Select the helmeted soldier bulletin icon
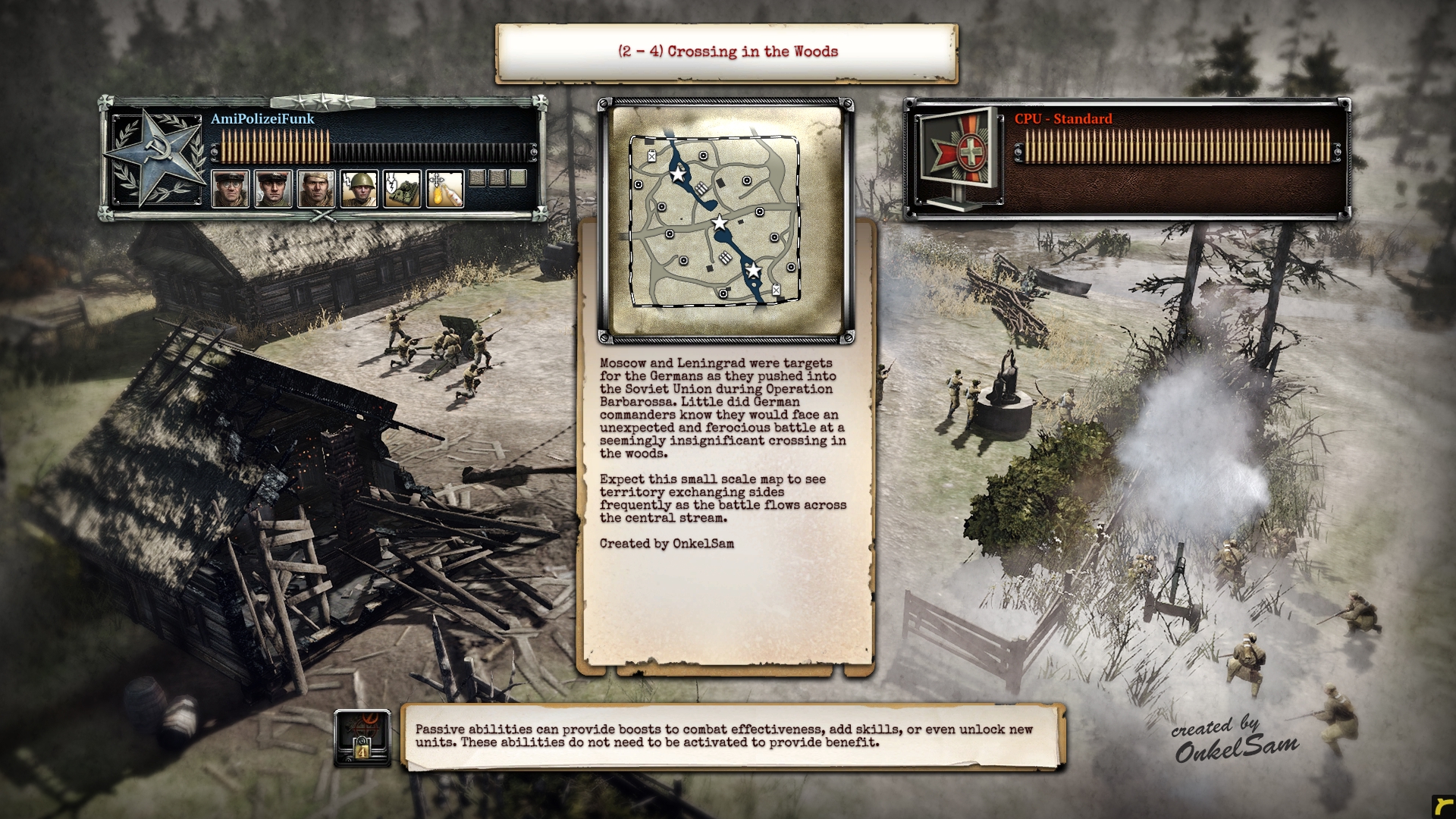1456x819 pixels. 359,188
